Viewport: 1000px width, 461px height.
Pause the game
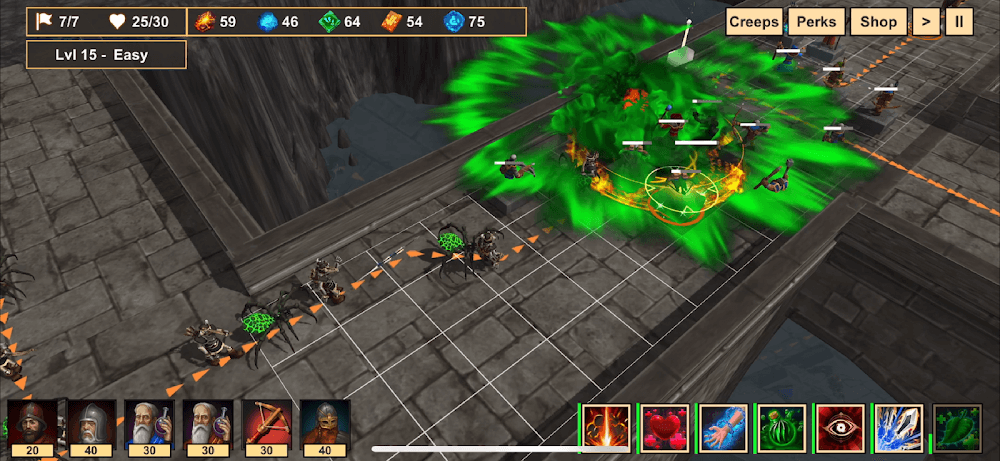pyautogui.click(x=959, y=22)
